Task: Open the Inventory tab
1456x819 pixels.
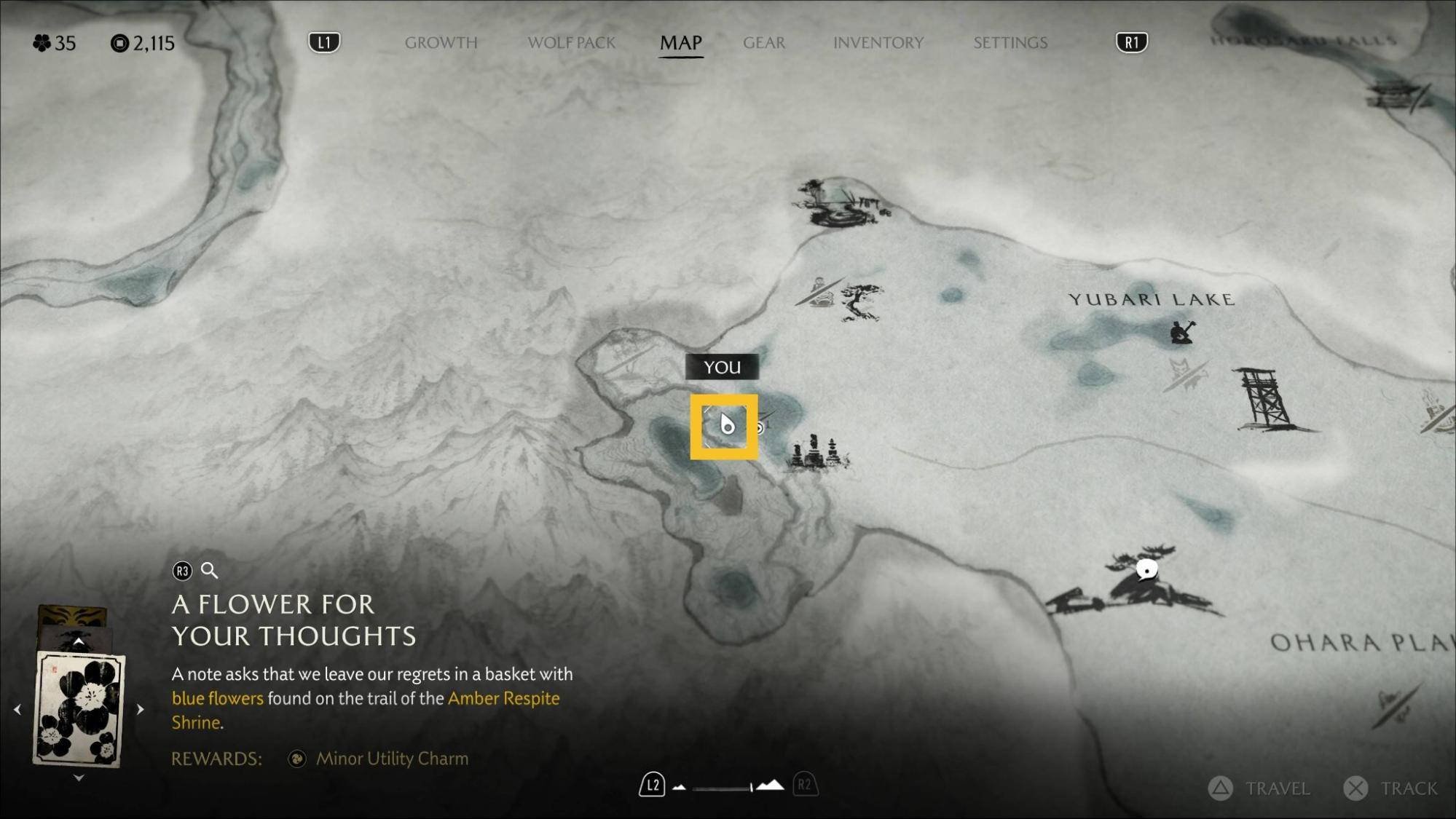Action: click(x=878, y=43)
